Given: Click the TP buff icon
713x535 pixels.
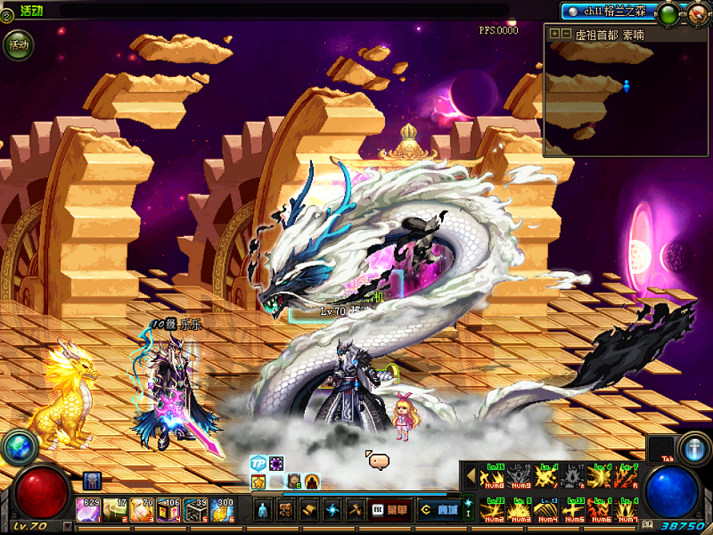Looking at the screenshot, I should pos(258,464).
